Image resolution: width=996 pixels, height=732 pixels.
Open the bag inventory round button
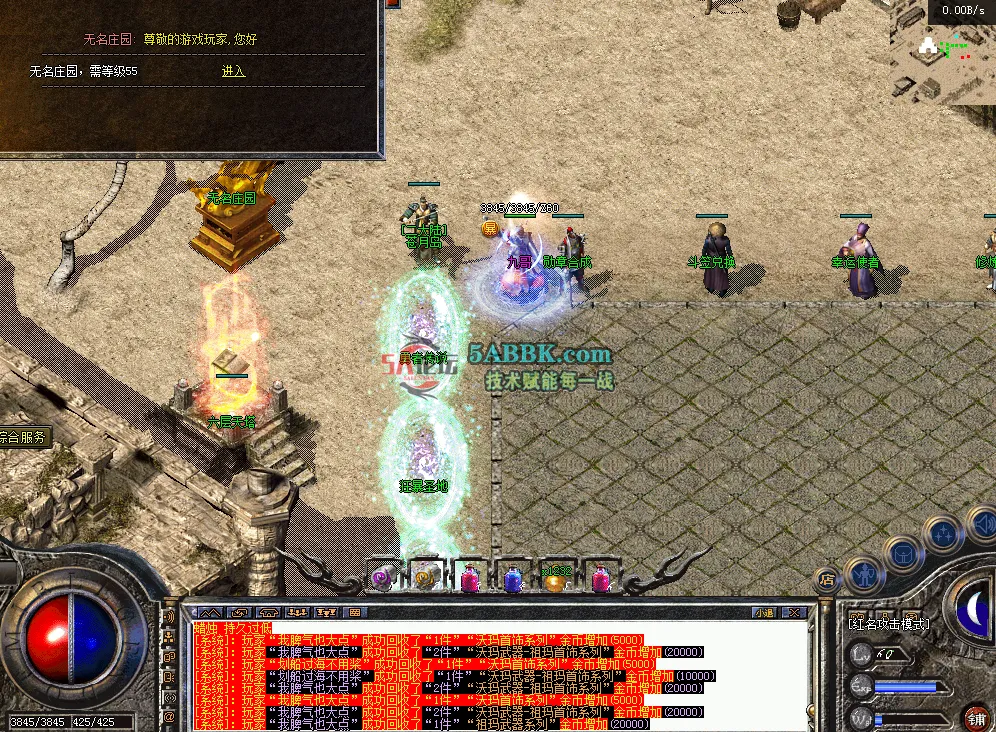pyautogui.click(x=903, y=552)
